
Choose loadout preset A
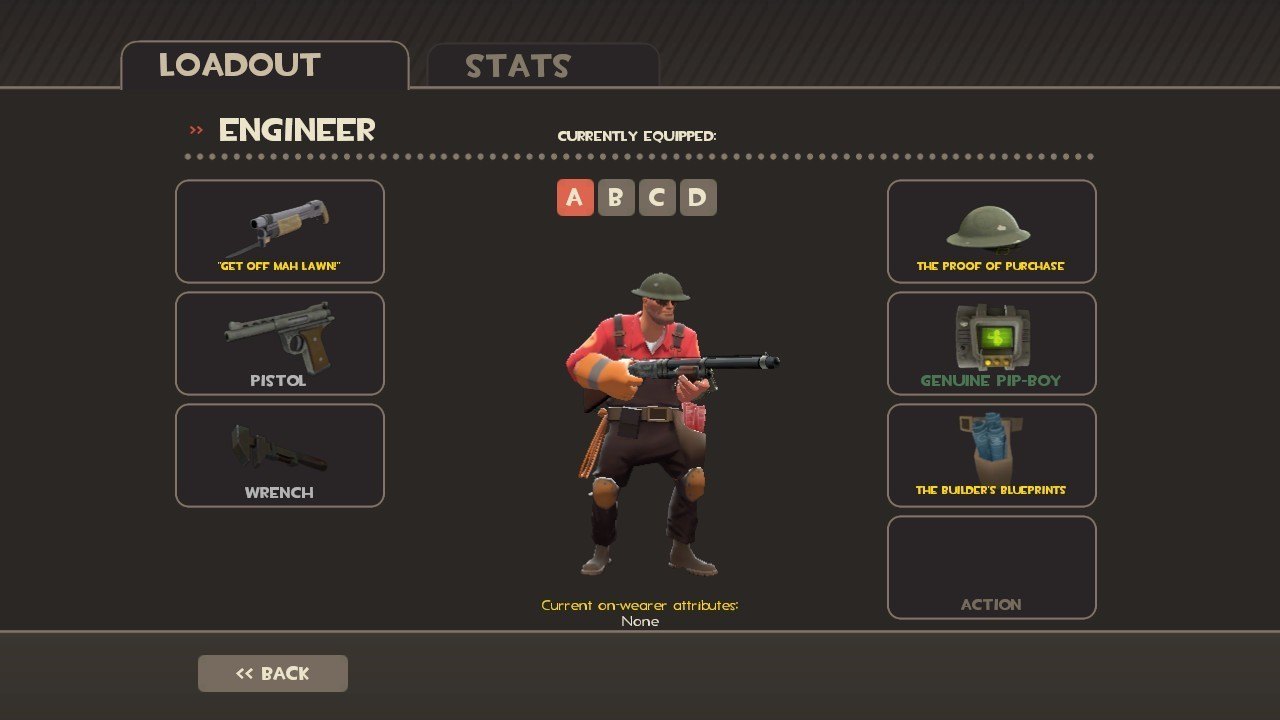575,198
